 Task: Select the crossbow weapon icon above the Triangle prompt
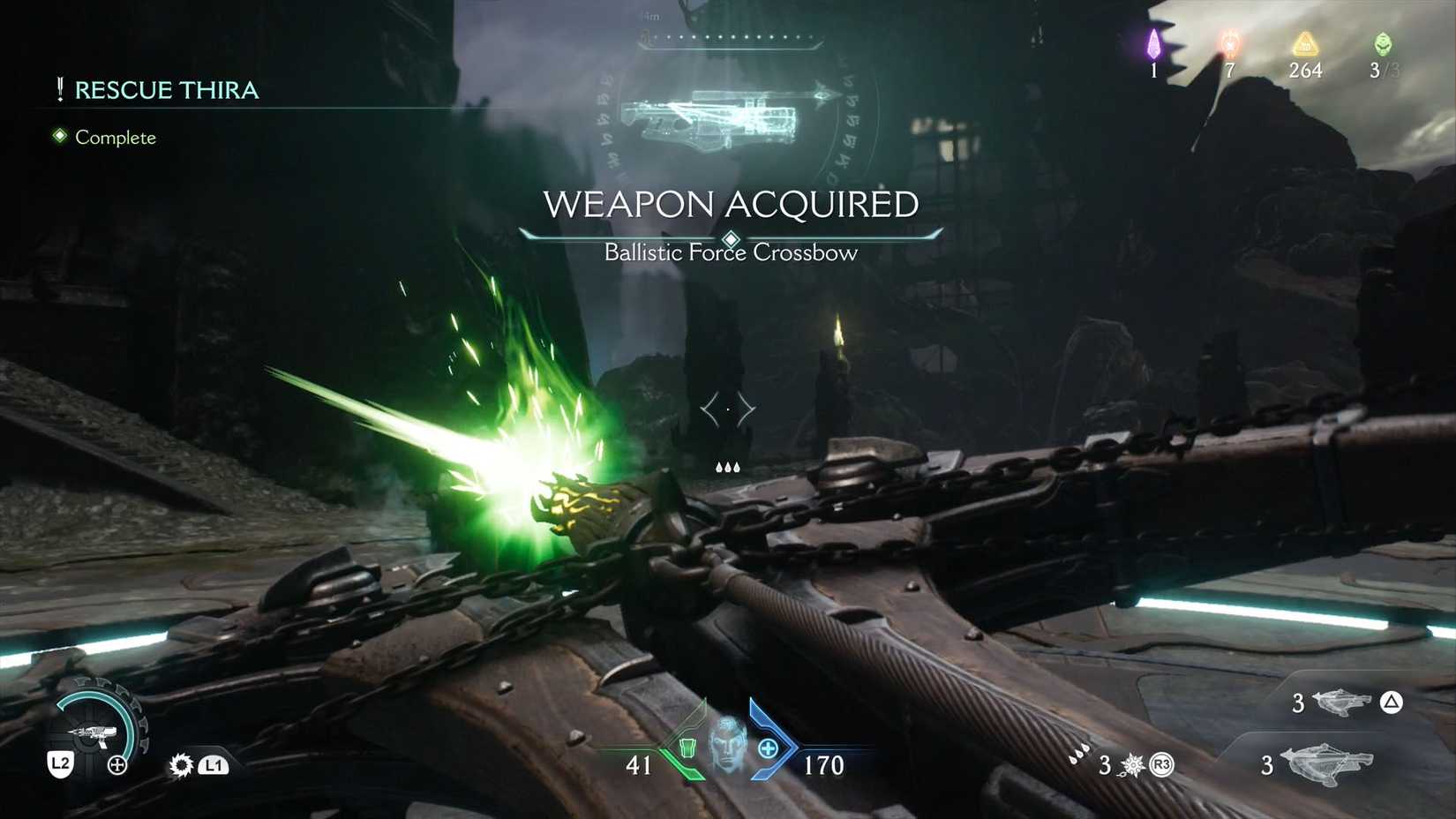click(1345, 703)
